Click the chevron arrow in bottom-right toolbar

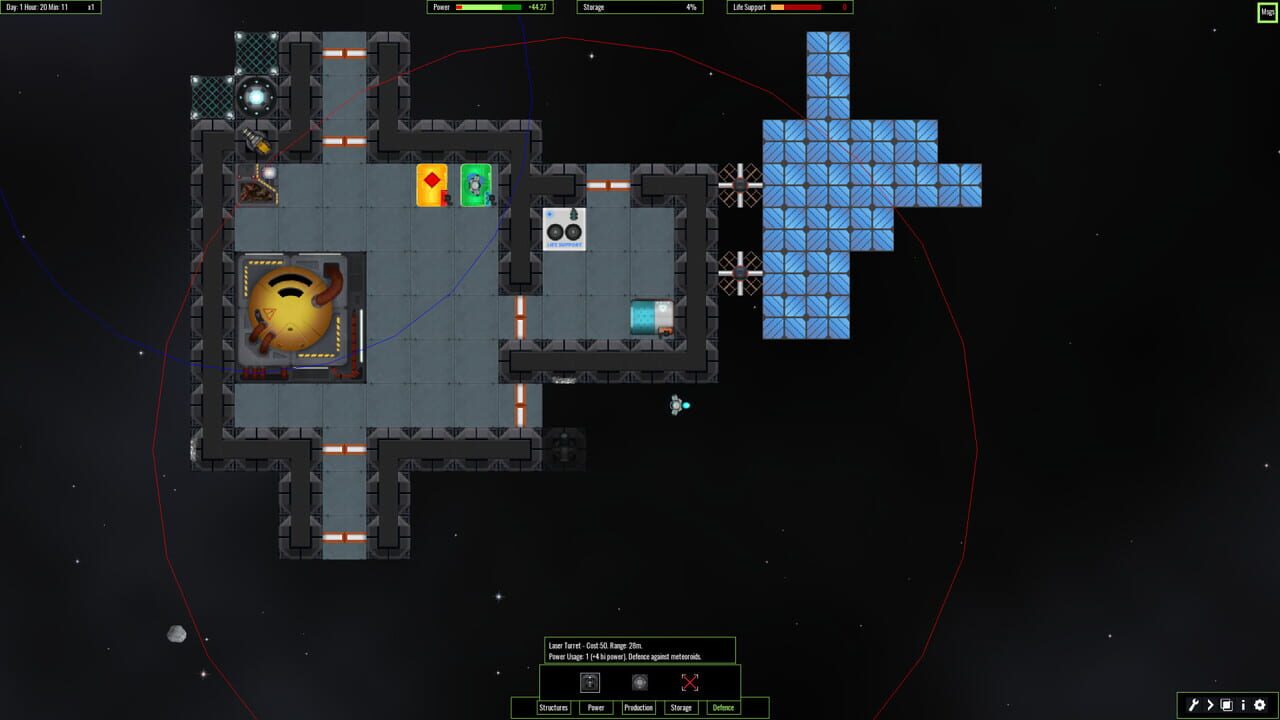tap(1210, 705)
